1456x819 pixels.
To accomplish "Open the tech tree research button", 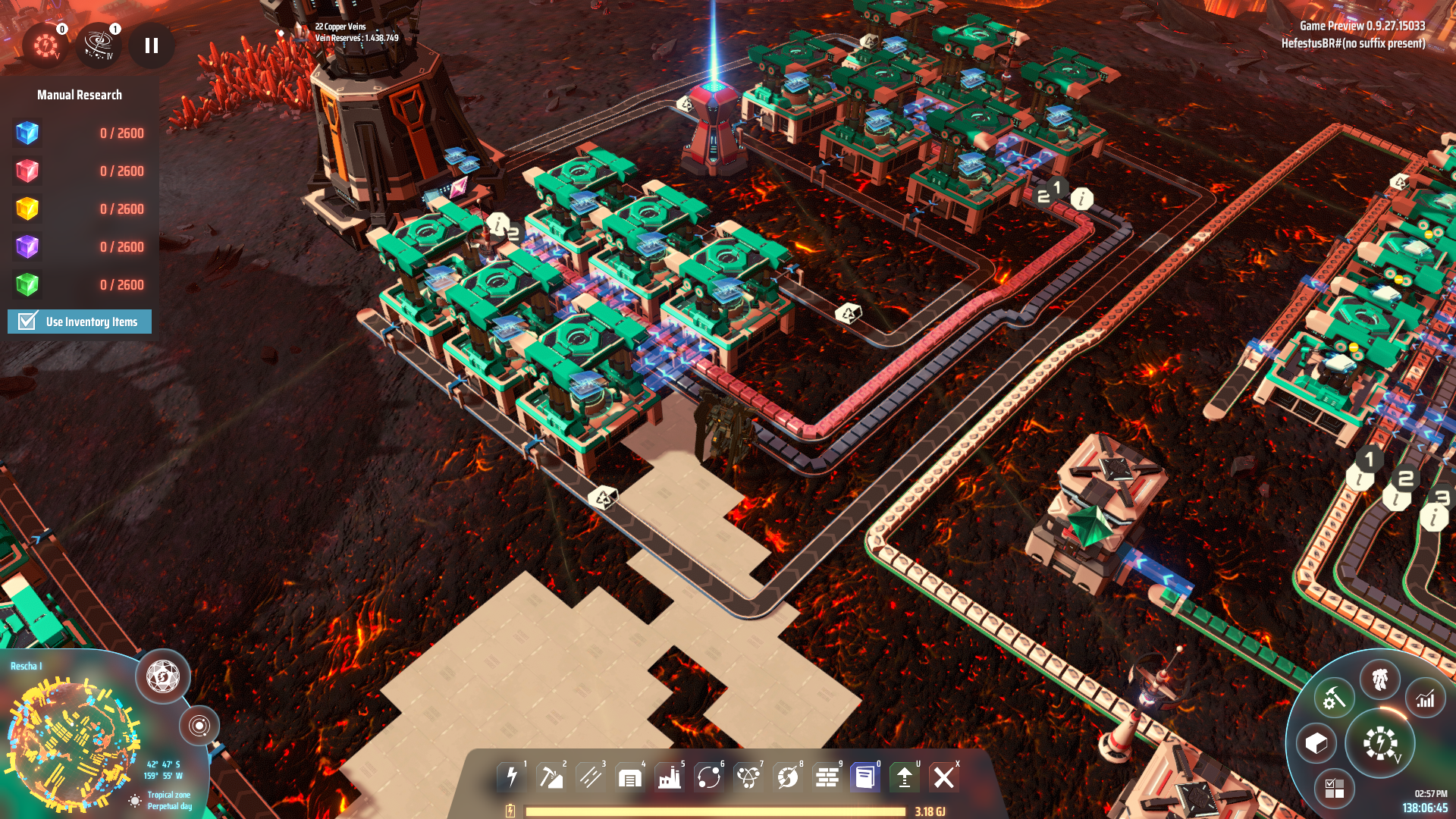I will 1380,743.
